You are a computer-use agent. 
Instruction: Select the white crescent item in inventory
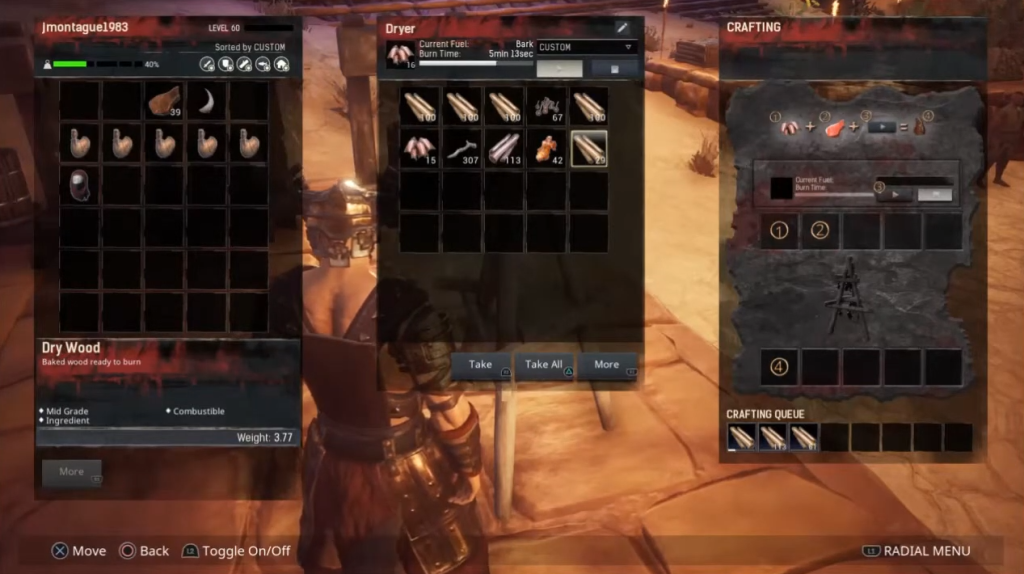pyautogui.click(x=206, y=101)
